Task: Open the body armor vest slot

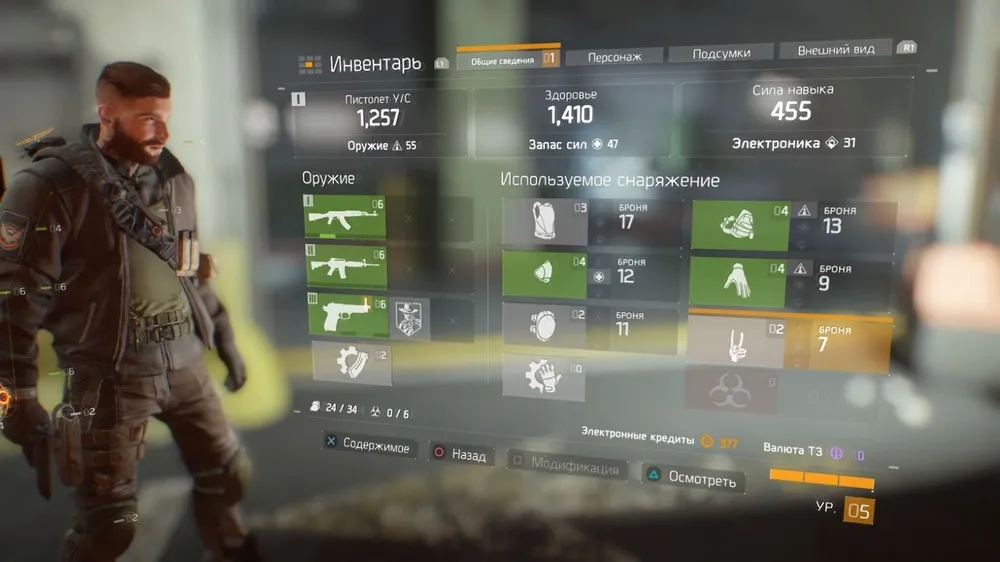Action: pos(545,222)
